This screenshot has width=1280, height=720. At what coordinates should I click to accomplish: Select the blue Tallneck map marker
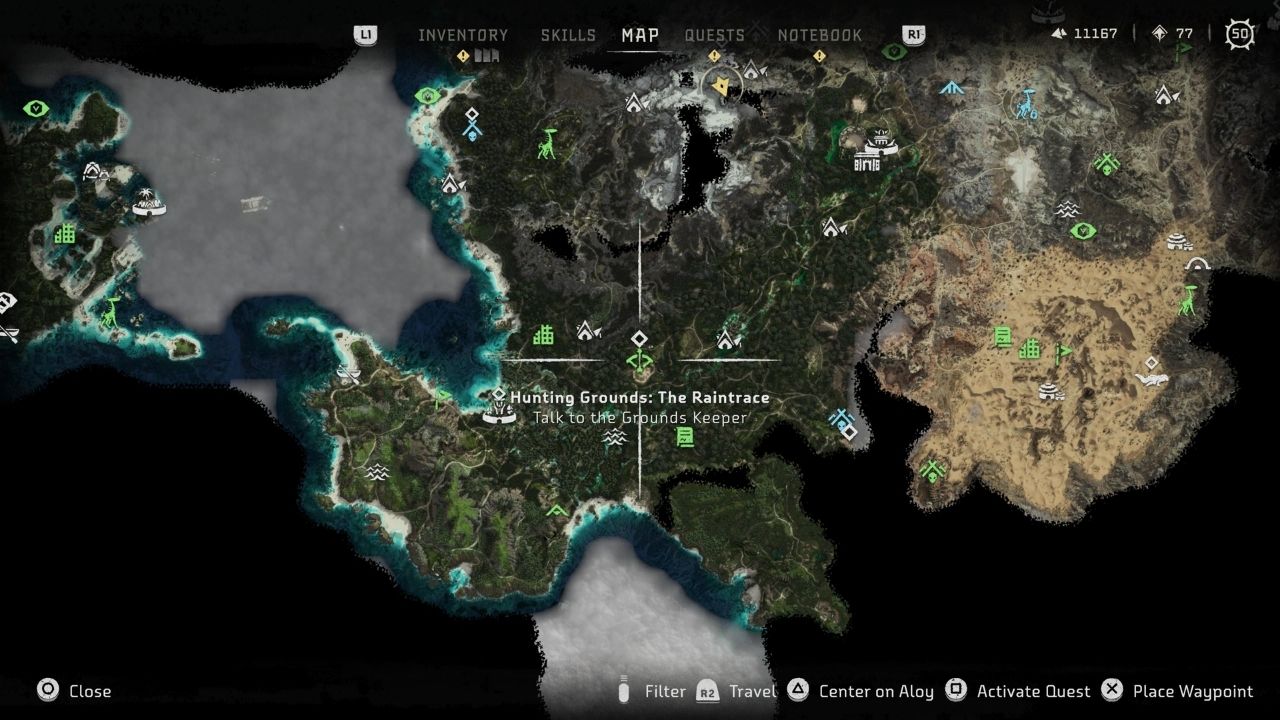coord(1027,104)
